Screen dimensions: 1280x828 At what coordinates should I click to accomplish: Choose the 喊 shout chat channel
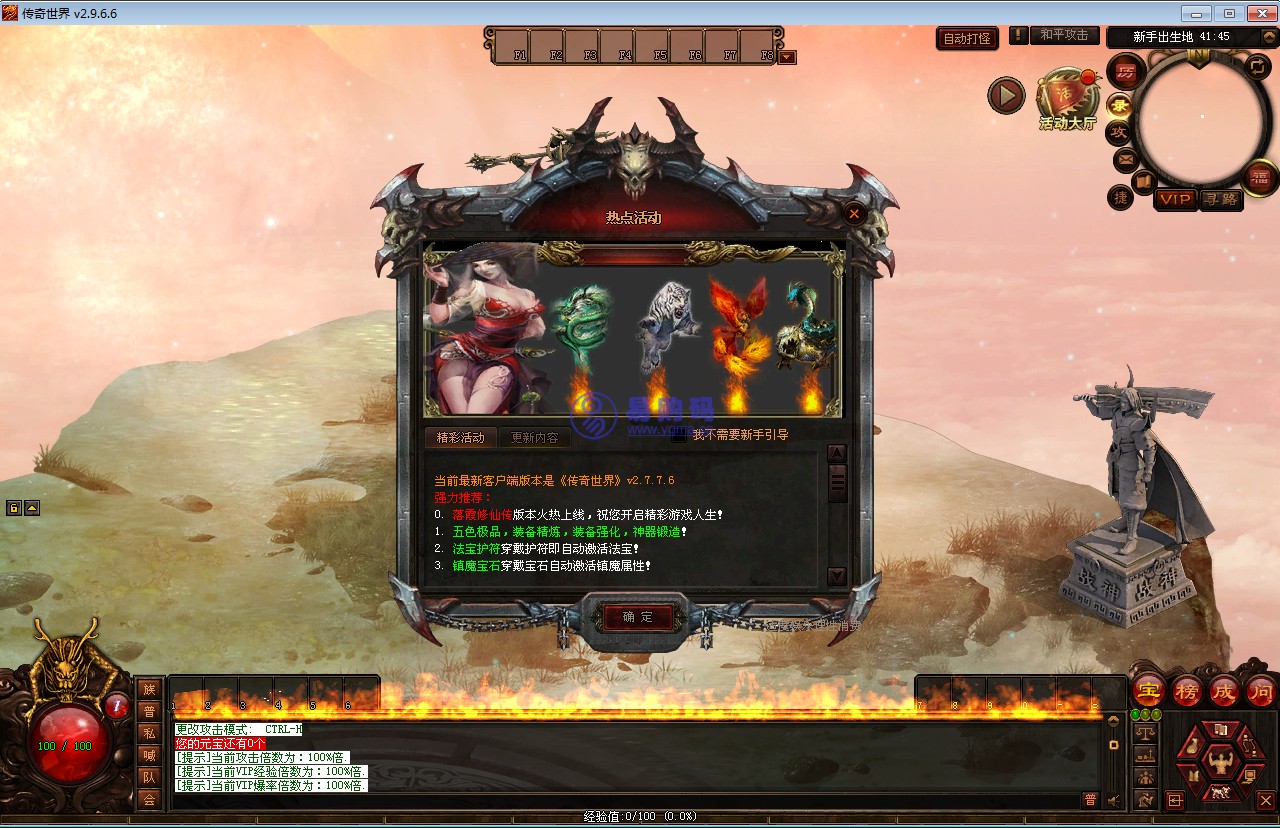click(149, 755)
